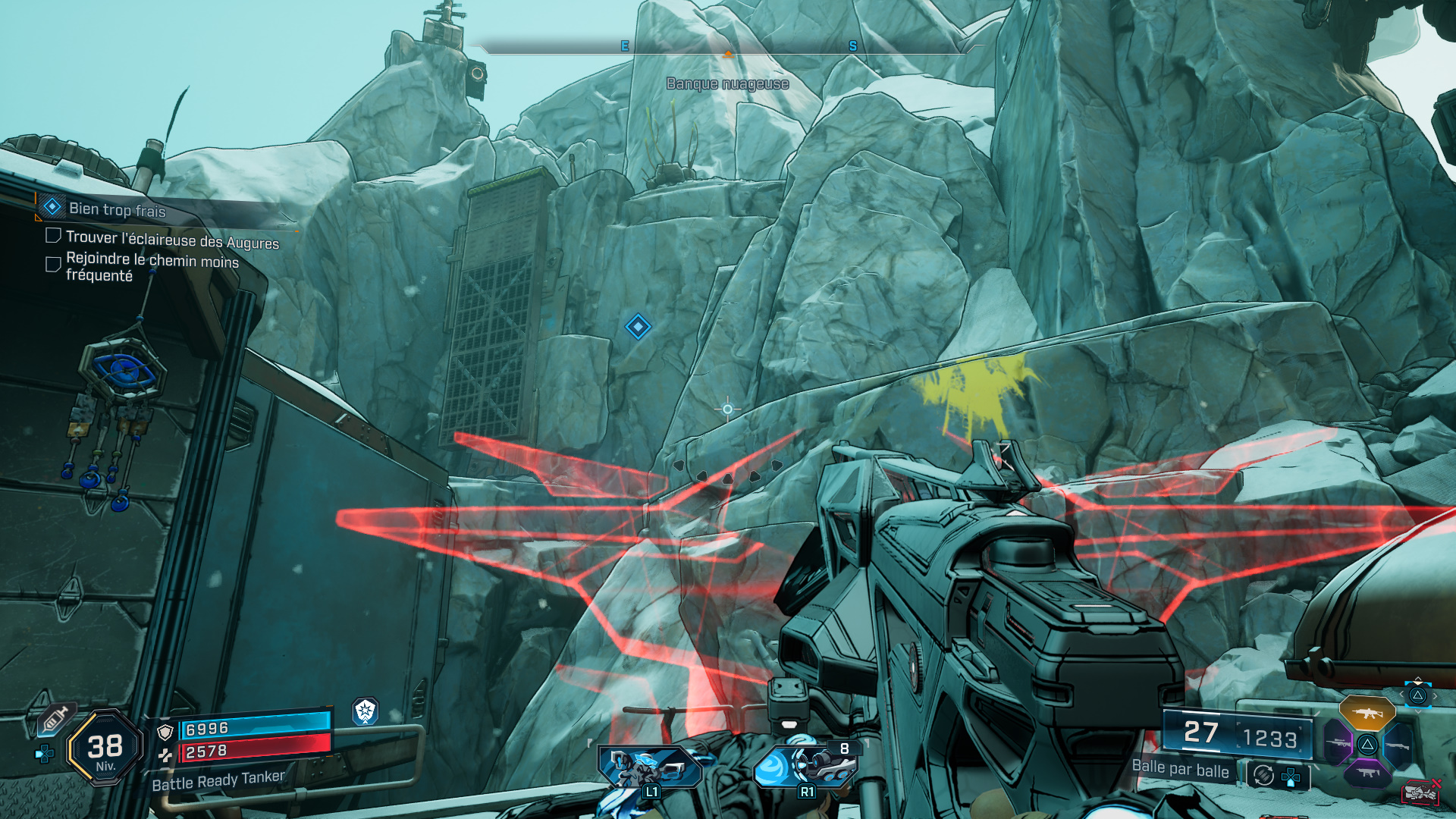Screen dimensions: 1456x819
Task: Select the level 38 character badge
Action: (x=105, y=748)
